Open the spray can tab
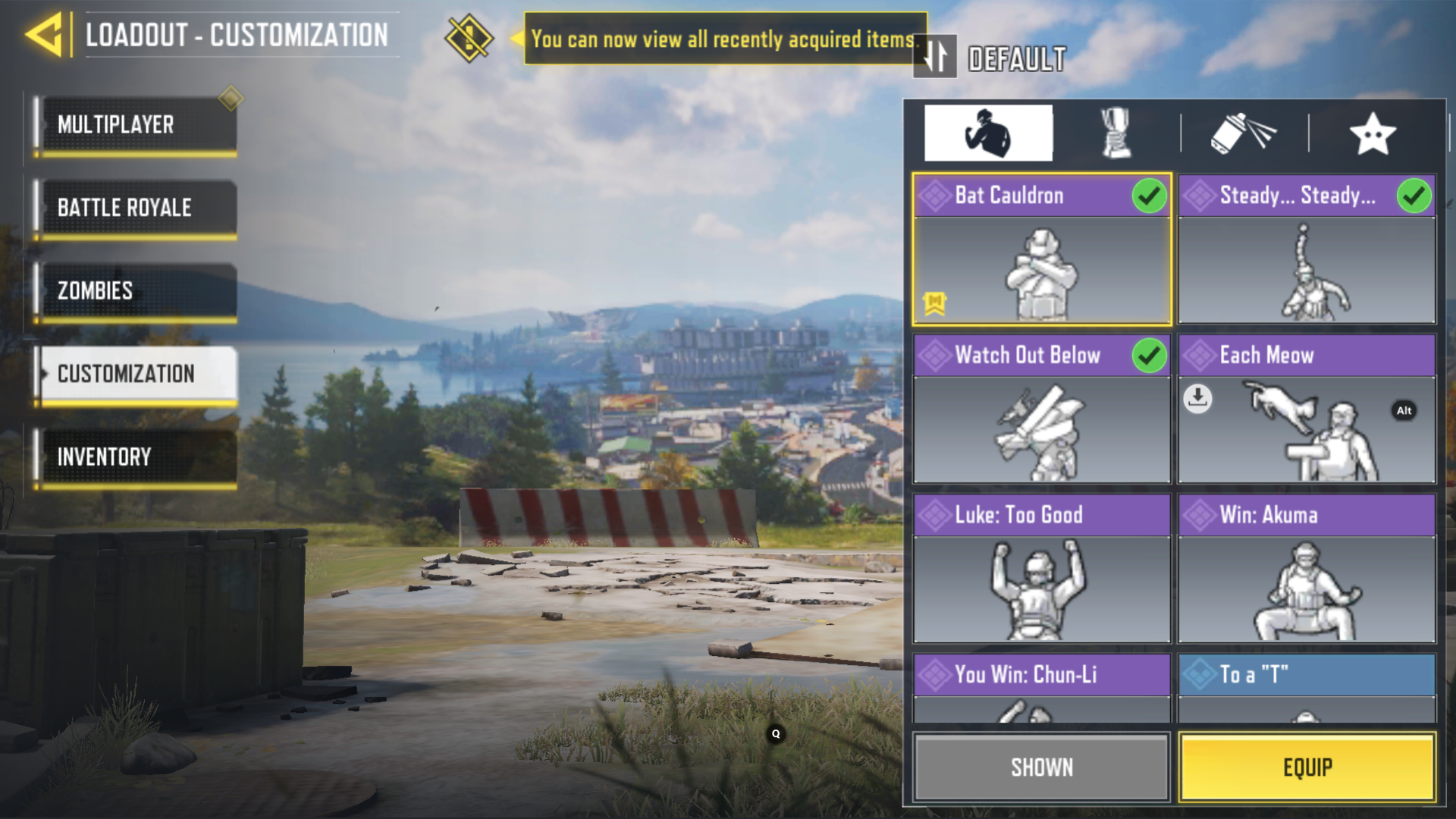Screen dimensions: 1456x819 [1244, 133]
